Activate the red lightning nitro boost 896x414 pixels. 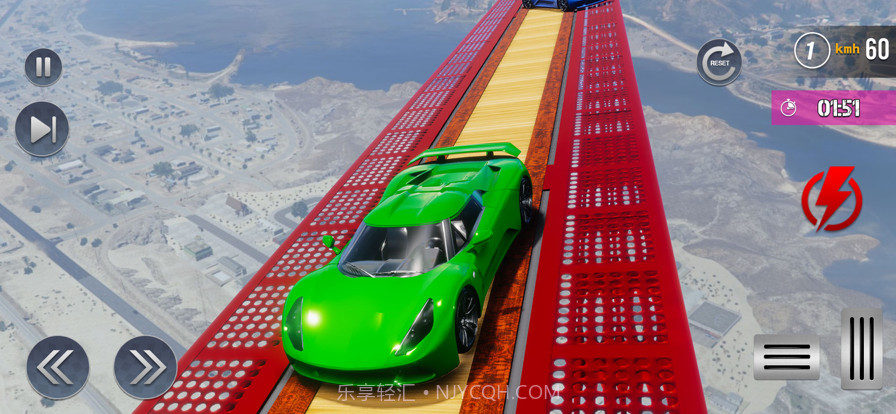pos(831,199)
